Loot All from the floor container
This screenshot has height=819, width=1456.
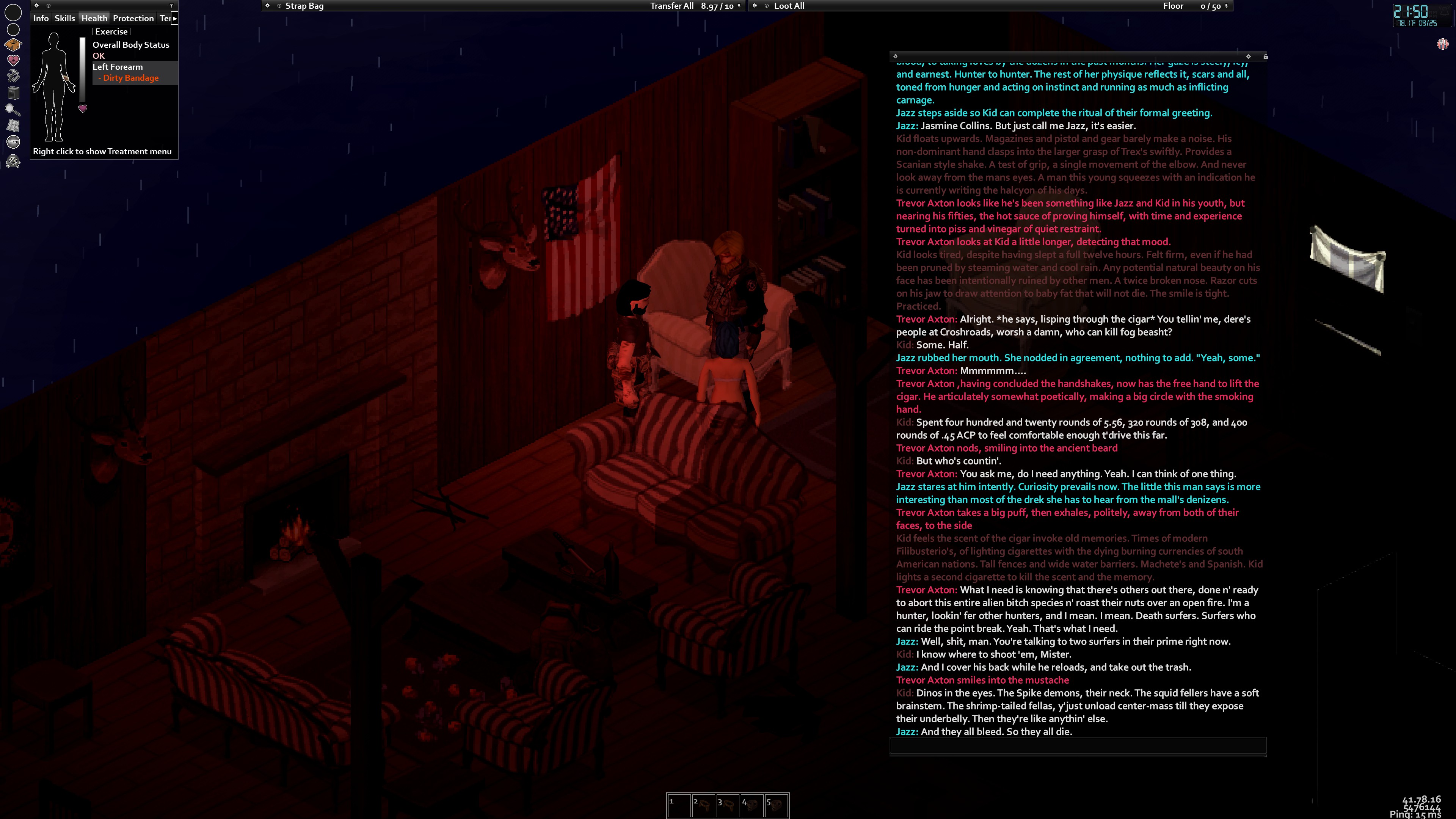tap(789, 6)
